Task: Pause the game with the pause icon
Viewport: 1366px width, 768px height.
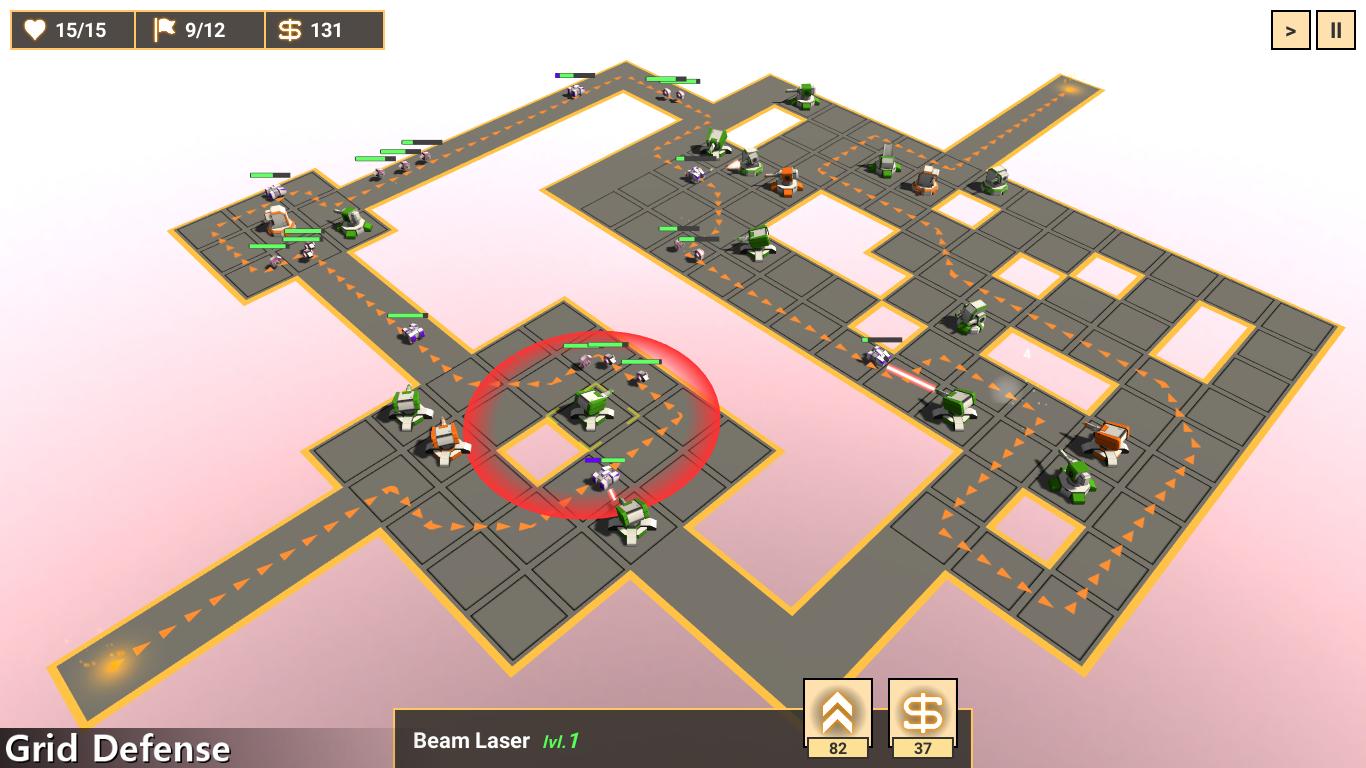Action: [1337, 30]
